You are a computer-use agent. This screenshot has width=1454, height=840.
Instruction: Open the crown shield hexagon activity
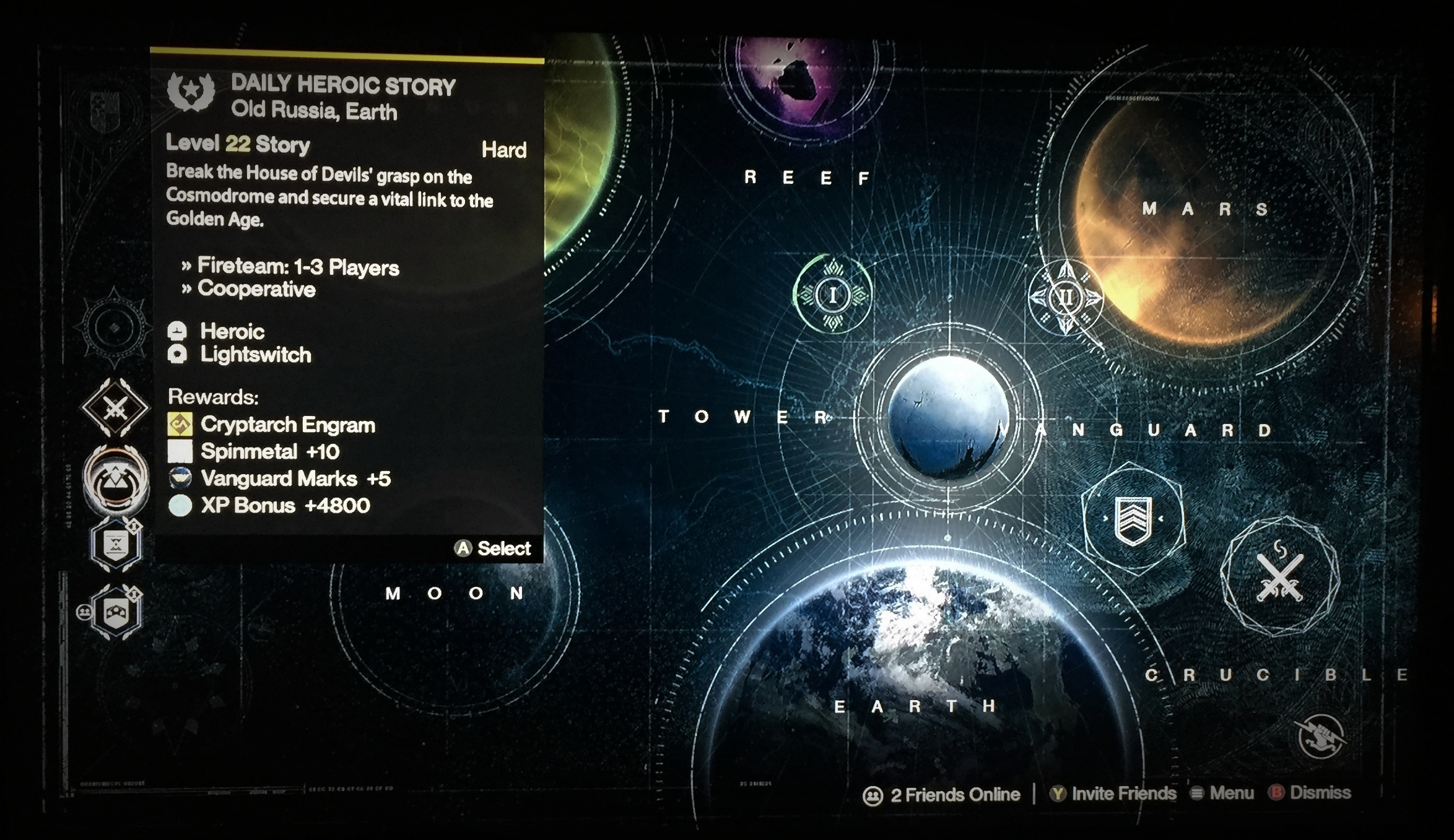[x=116, y=612]
